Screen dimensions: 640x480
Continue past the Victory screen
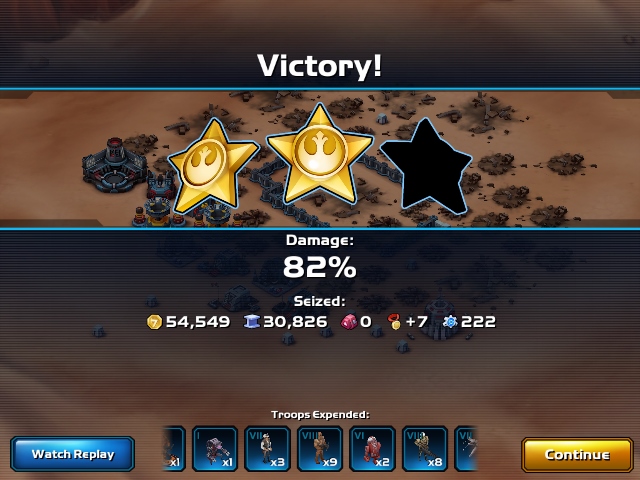577,454
